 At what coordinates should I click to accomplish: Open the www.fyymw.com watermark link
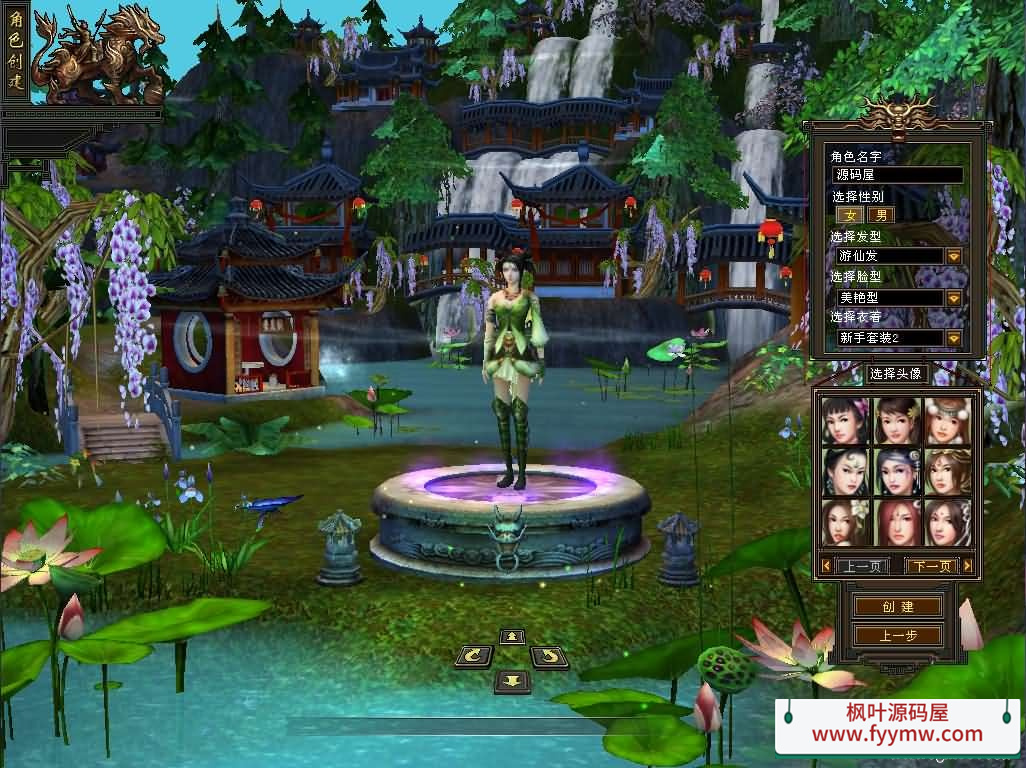point(896,735)
